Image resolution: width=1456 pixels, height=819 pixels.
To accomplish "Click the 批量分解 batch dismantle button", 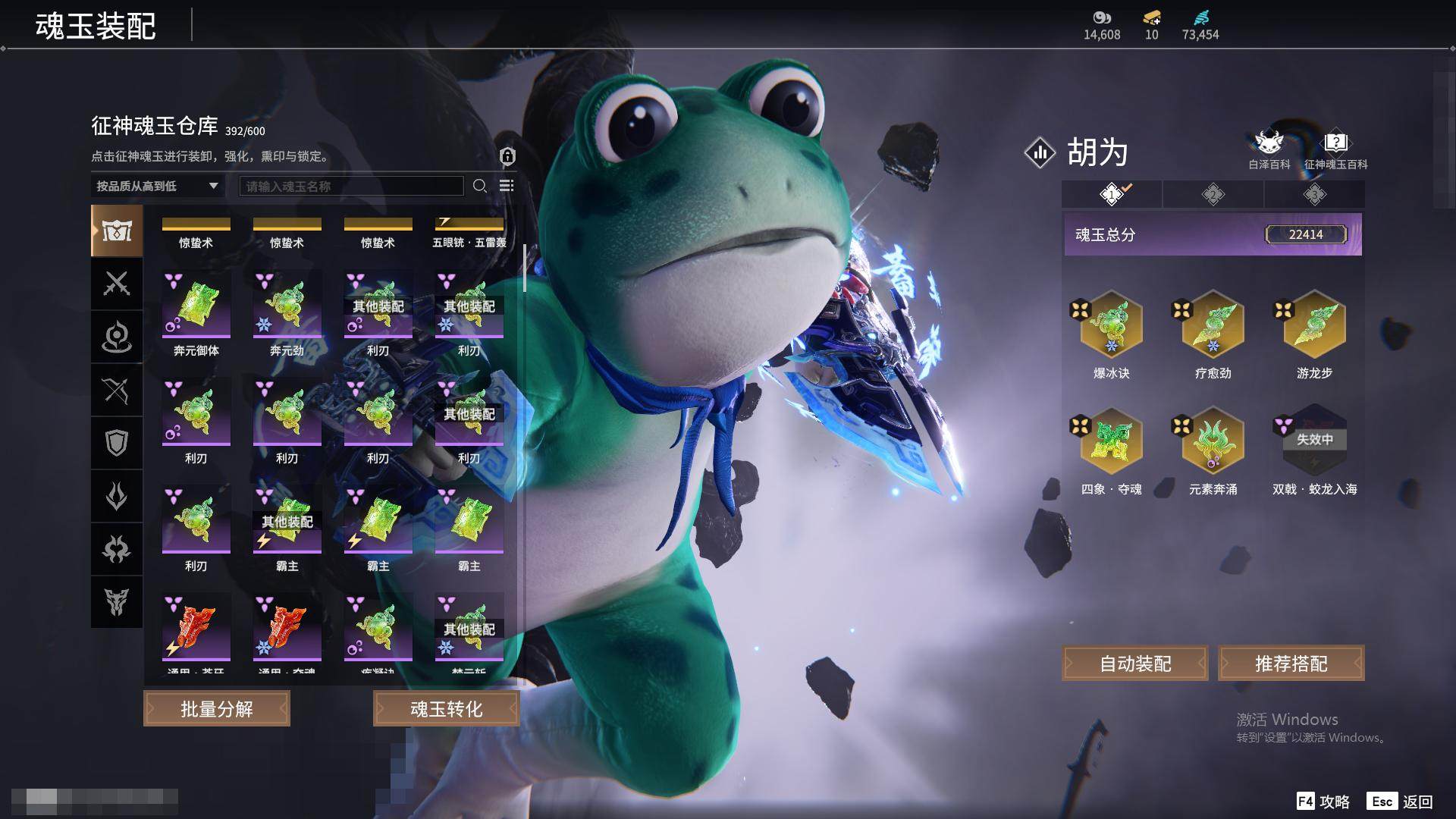I will tap(217, 708).
